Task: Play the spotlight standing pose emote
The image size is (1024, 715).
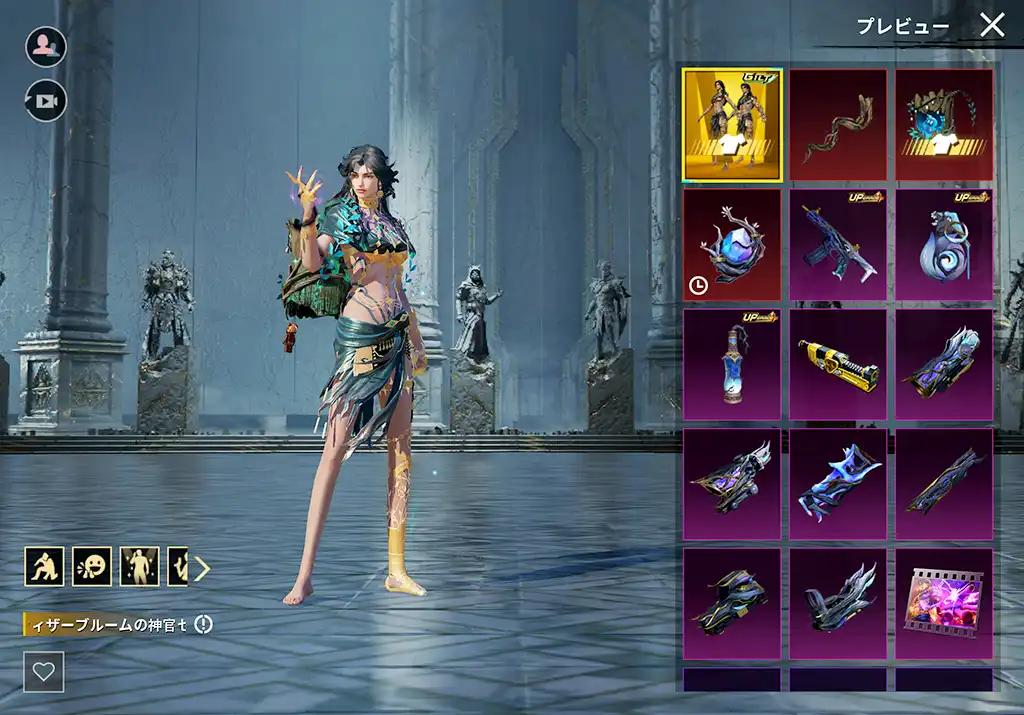Action: [139, 567]
